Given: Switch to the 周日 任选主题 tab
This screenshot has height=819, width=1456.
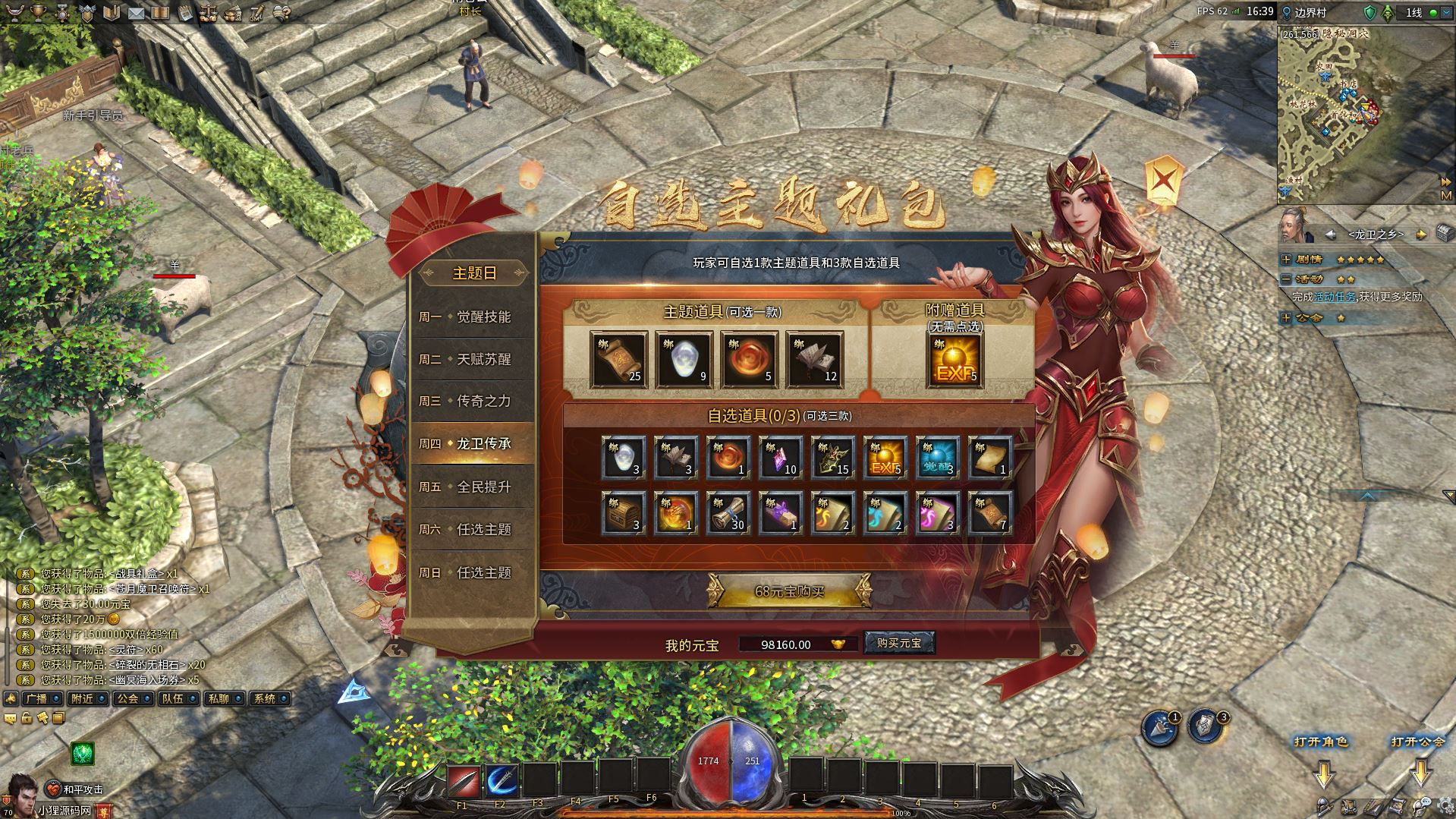Looking at the screenshot, I should [473, 572].
